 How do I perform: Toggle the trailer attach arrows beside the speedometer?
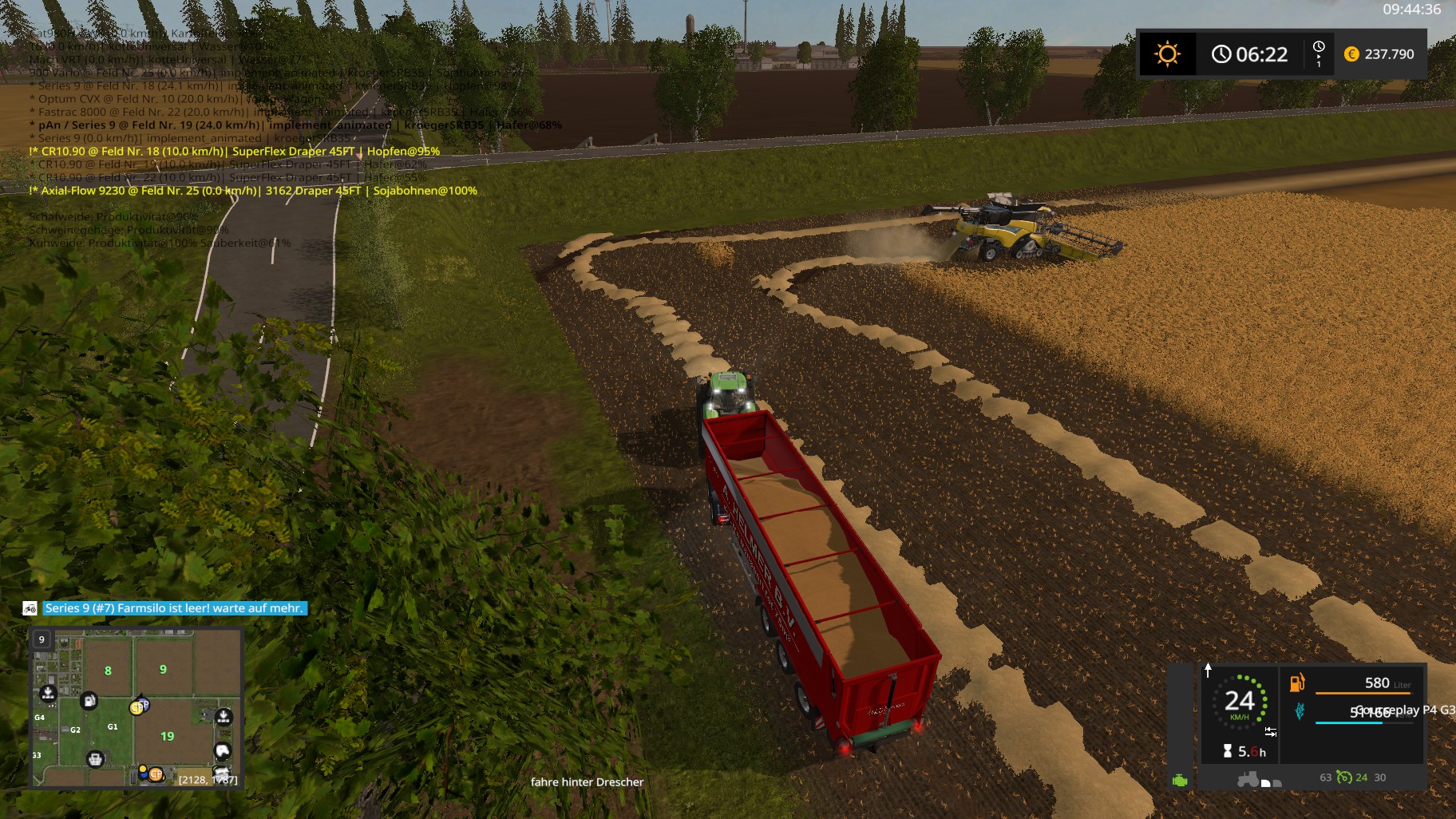[x=1270, y=732]
